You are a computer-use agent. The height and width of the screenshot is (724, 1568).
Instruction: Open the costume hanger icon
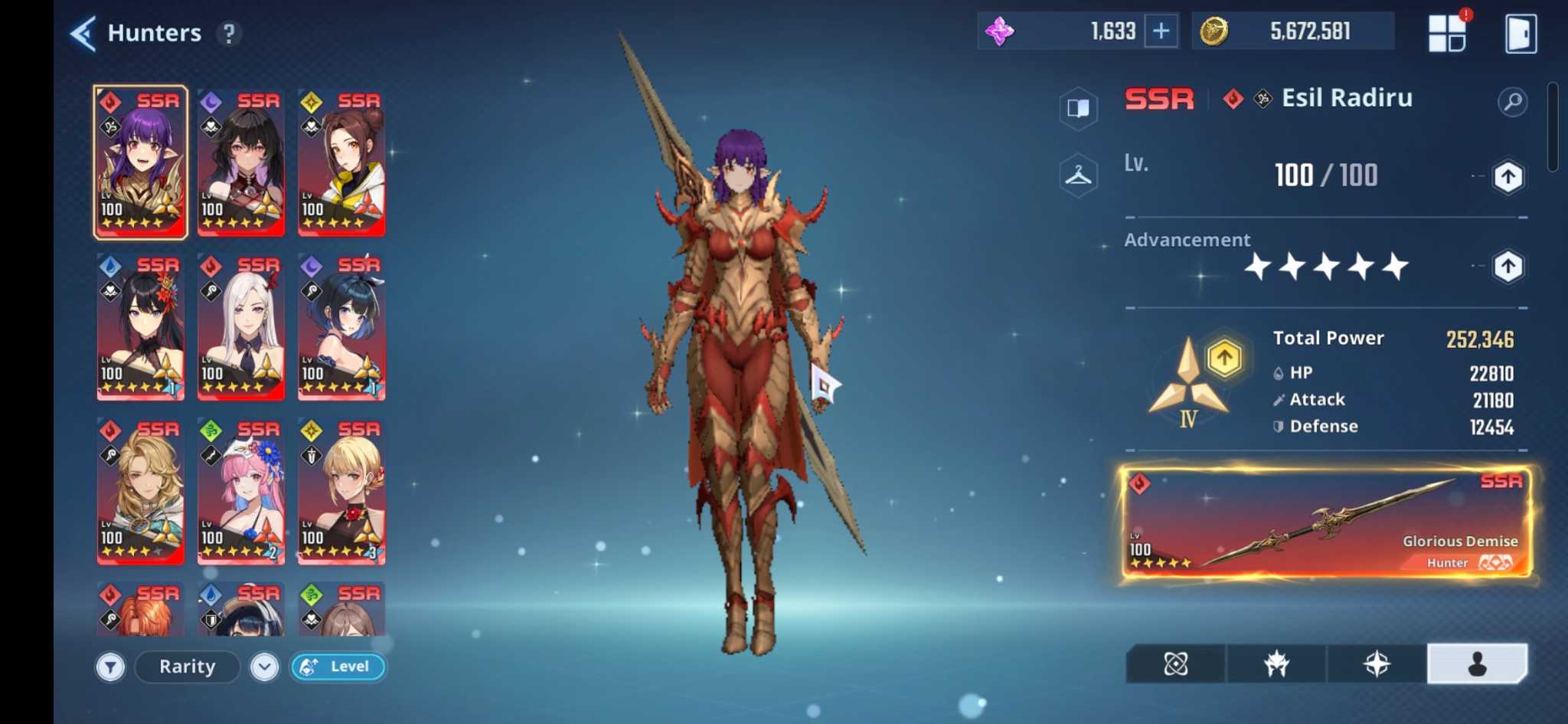coord(1078,176)
